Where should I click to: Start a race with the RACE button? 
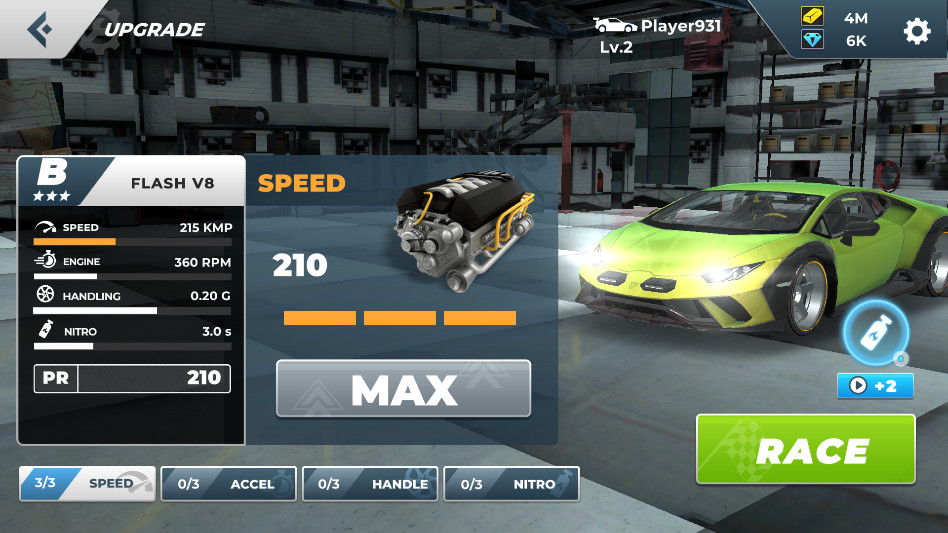tap(805, 450)
